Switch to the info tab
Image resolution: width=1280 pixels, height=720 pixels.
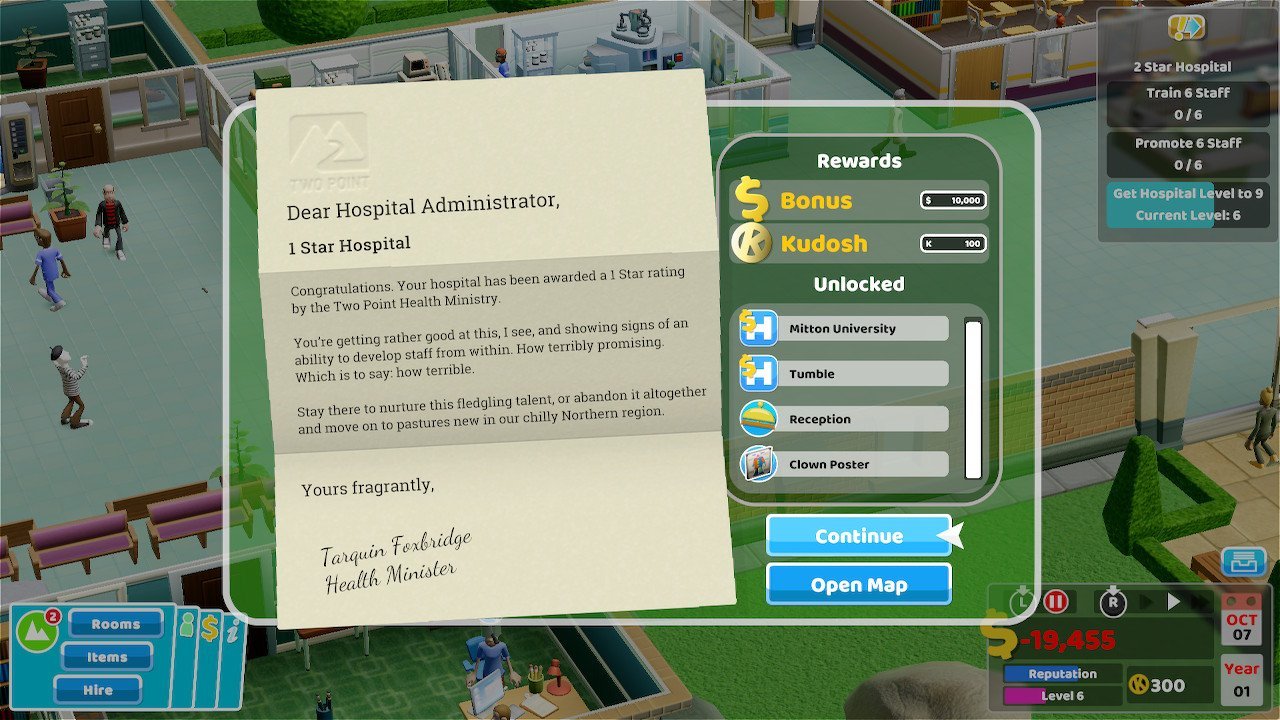click(x=233, y=629)
